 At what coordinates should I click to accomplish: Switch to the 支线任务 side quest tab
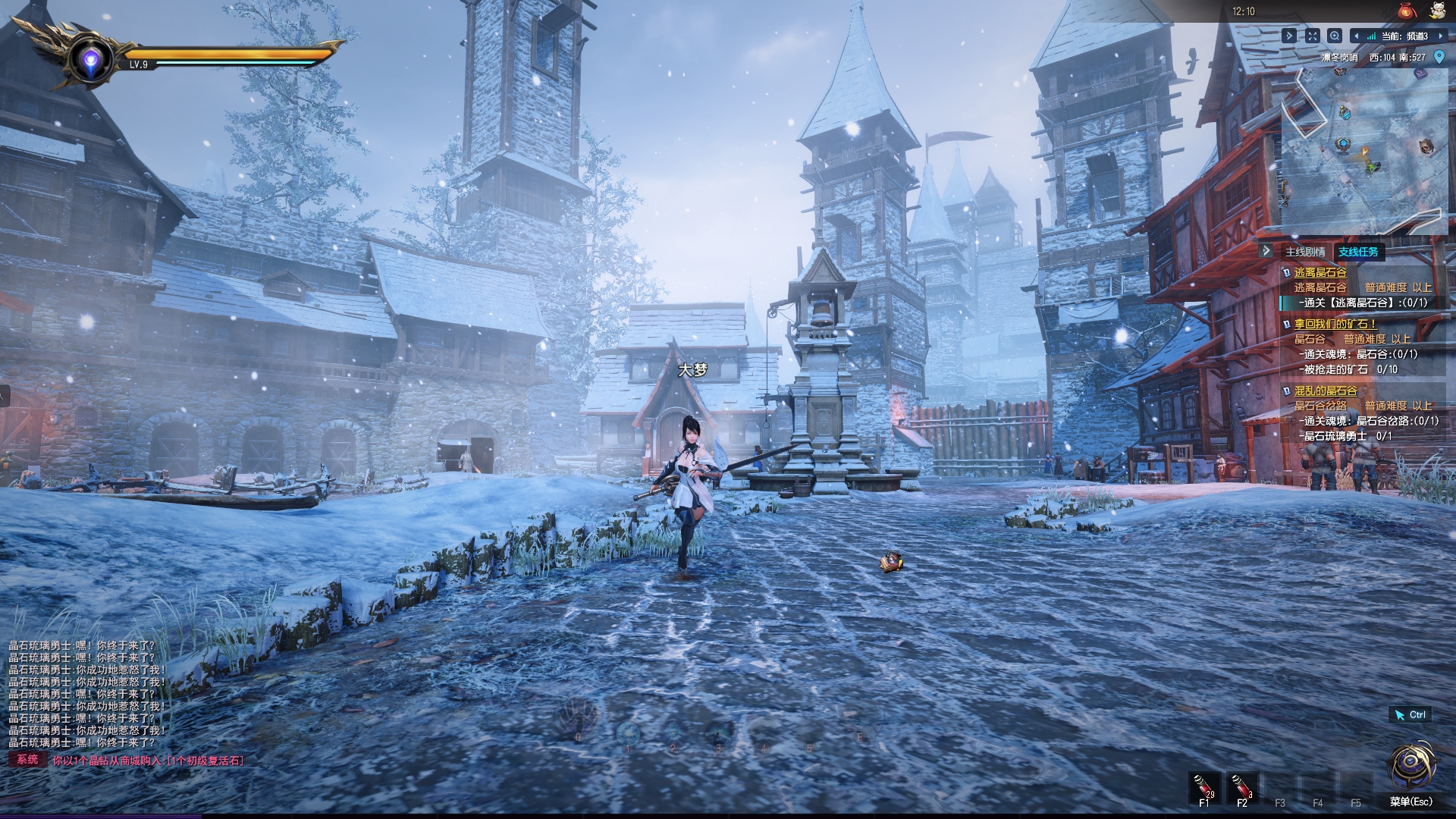[1358, 252]
